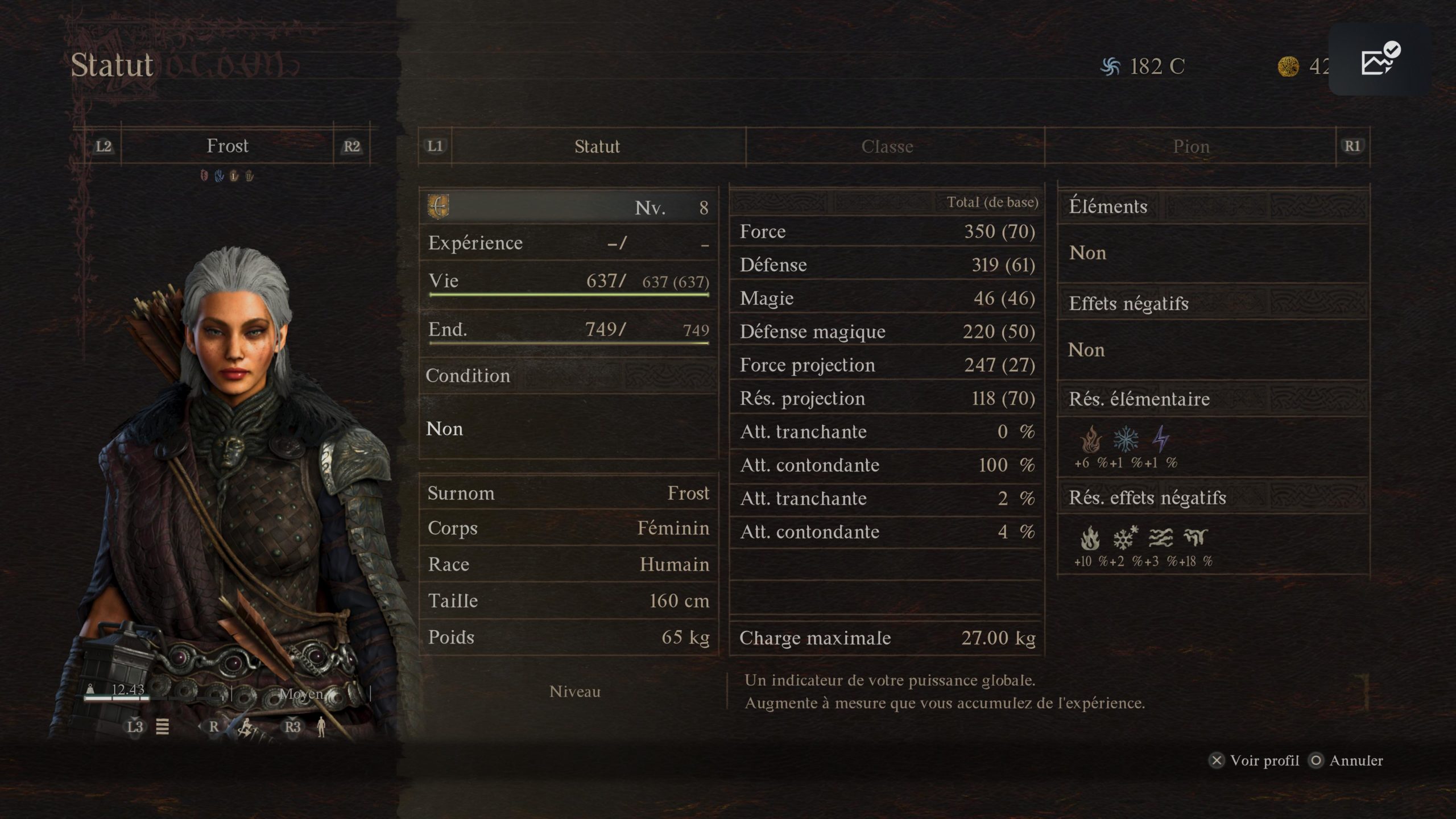Select the Défense magique row

pyautogui.click(x=886, y=332)
